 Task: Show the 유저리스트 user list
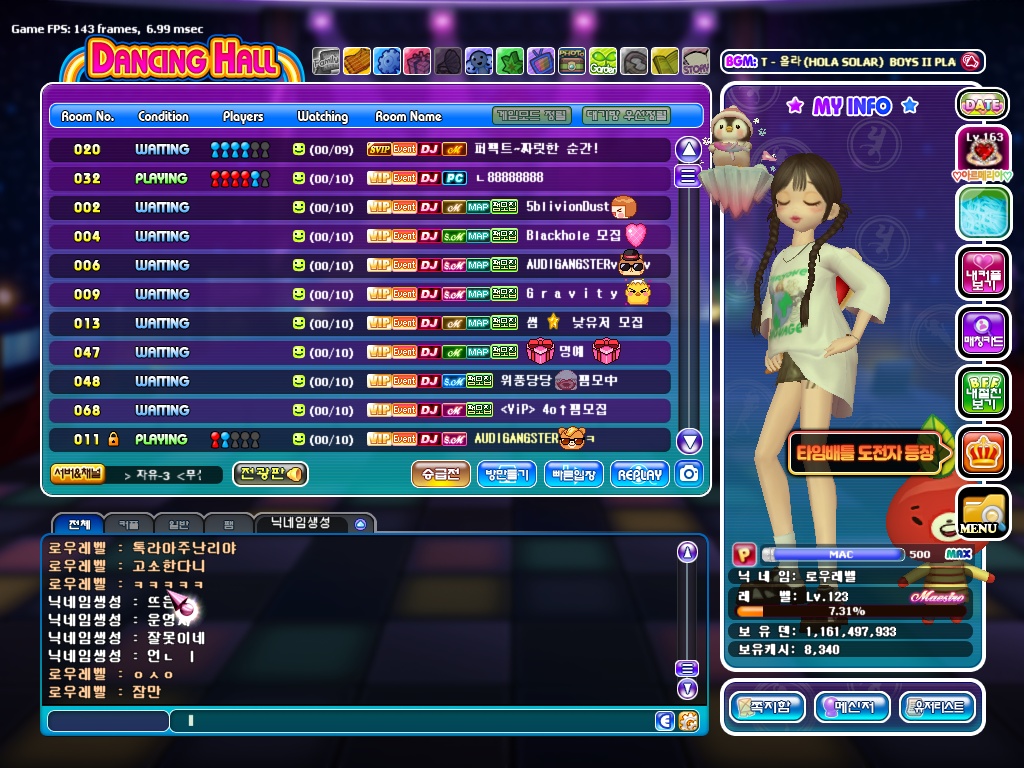(x=937, y=708)
